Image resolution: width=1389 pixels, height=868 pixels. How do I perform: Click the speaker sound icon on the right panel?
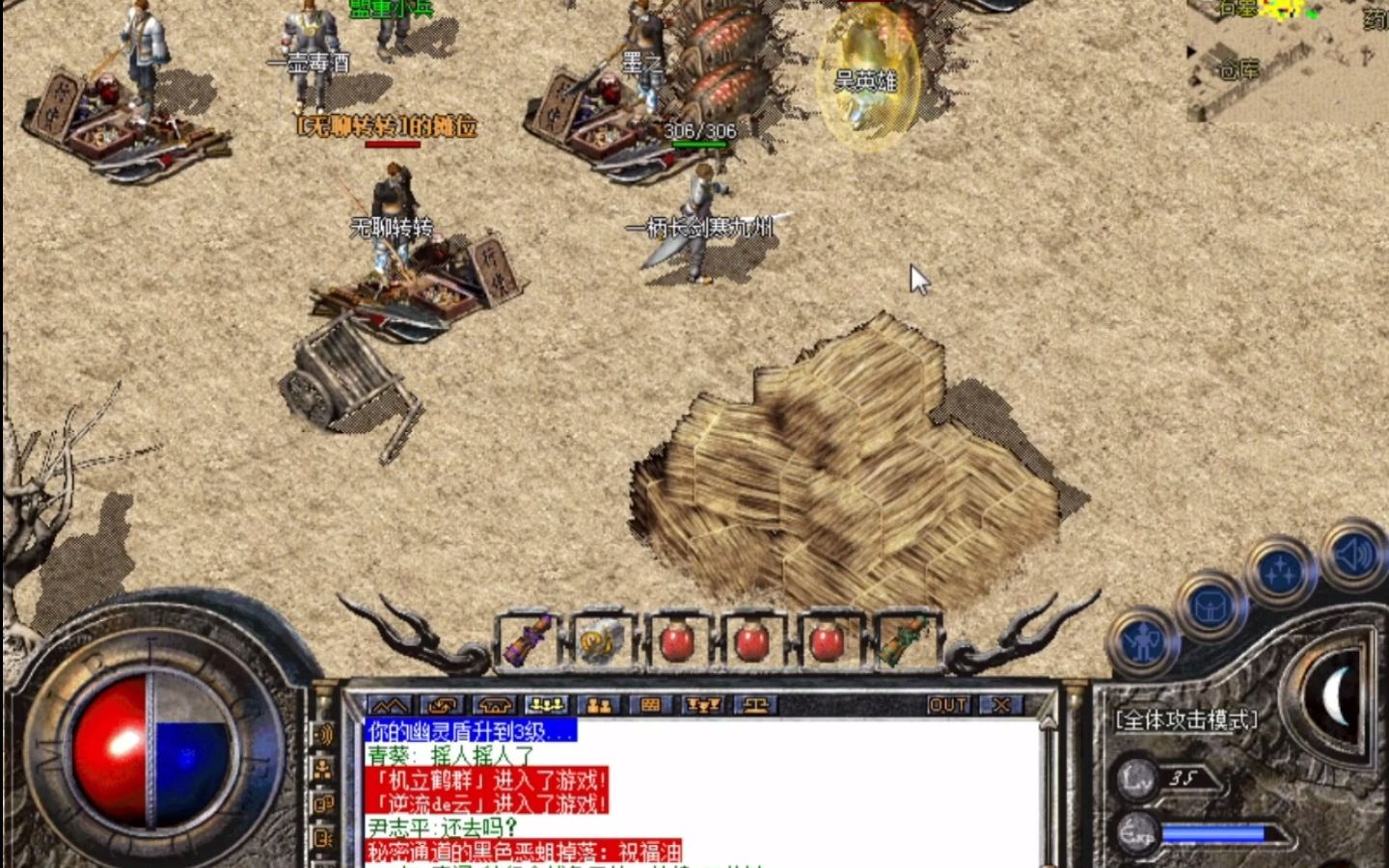tap(1353, 557)
